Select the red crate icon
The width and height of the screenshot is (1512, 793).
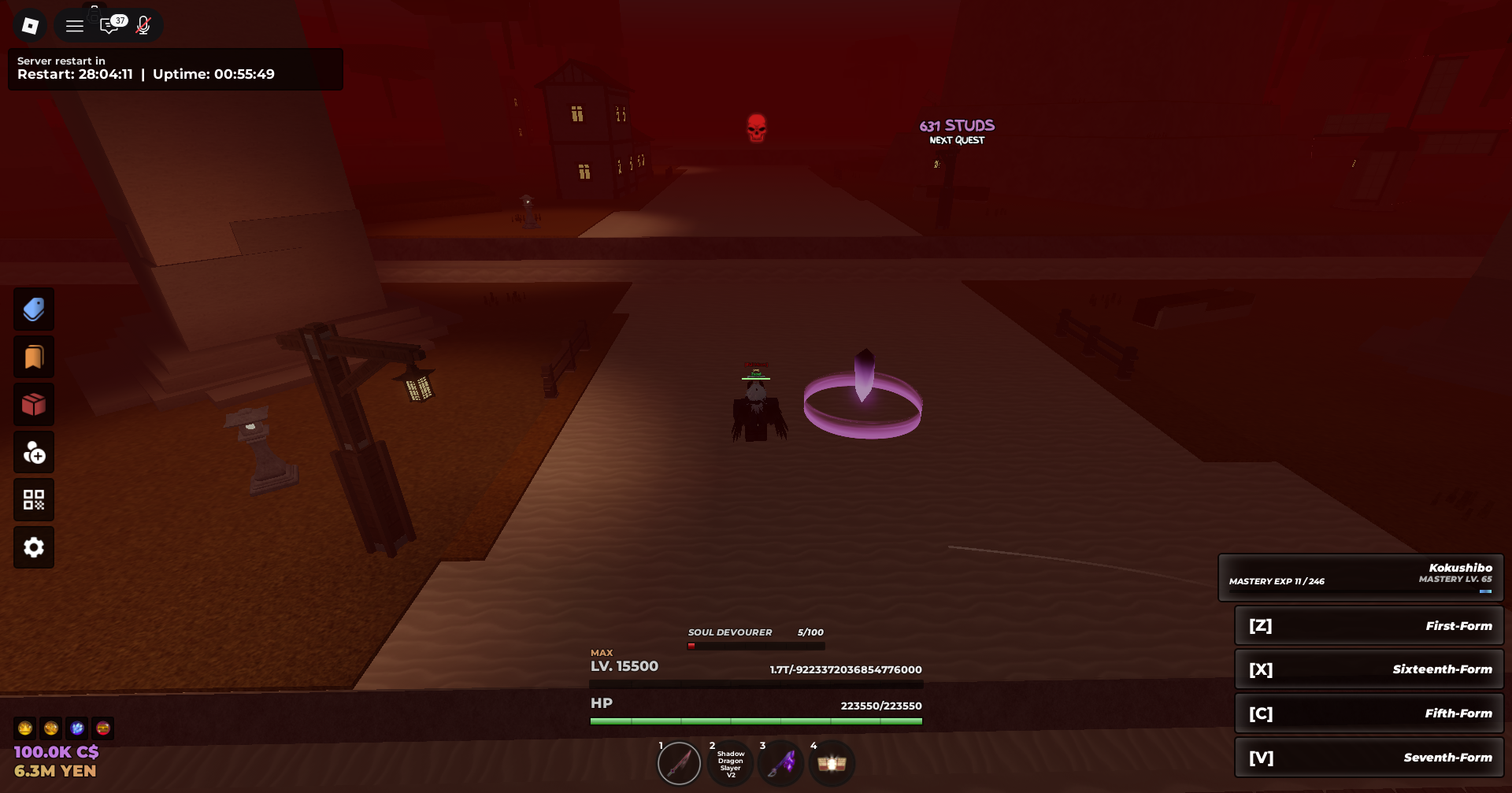[34, 404]
